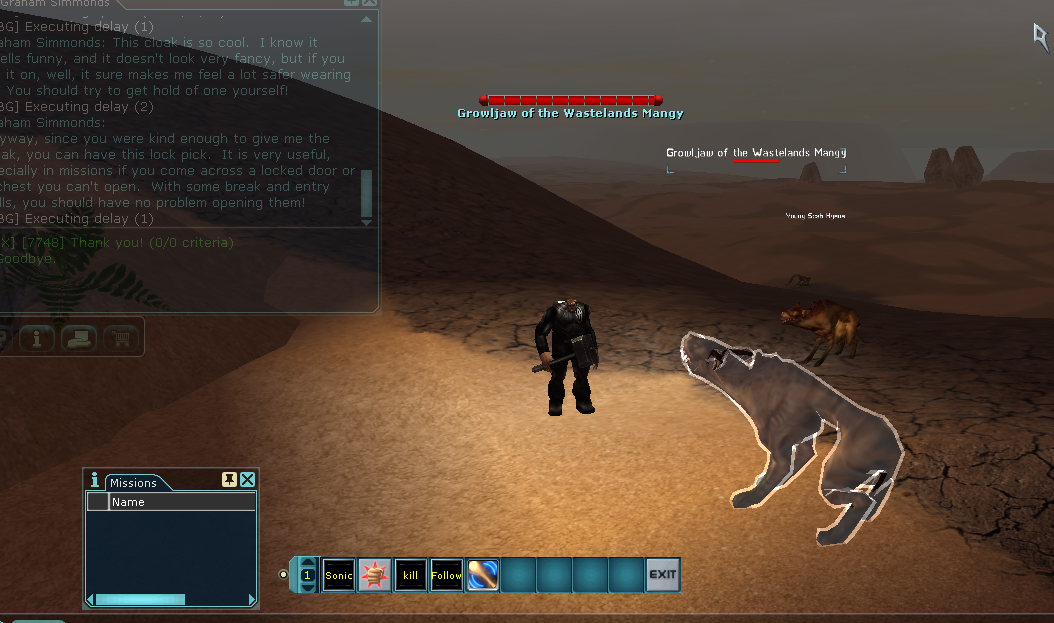
Task: Click the dialog log scrollbar down arrow
Action: tap(367, 220)
